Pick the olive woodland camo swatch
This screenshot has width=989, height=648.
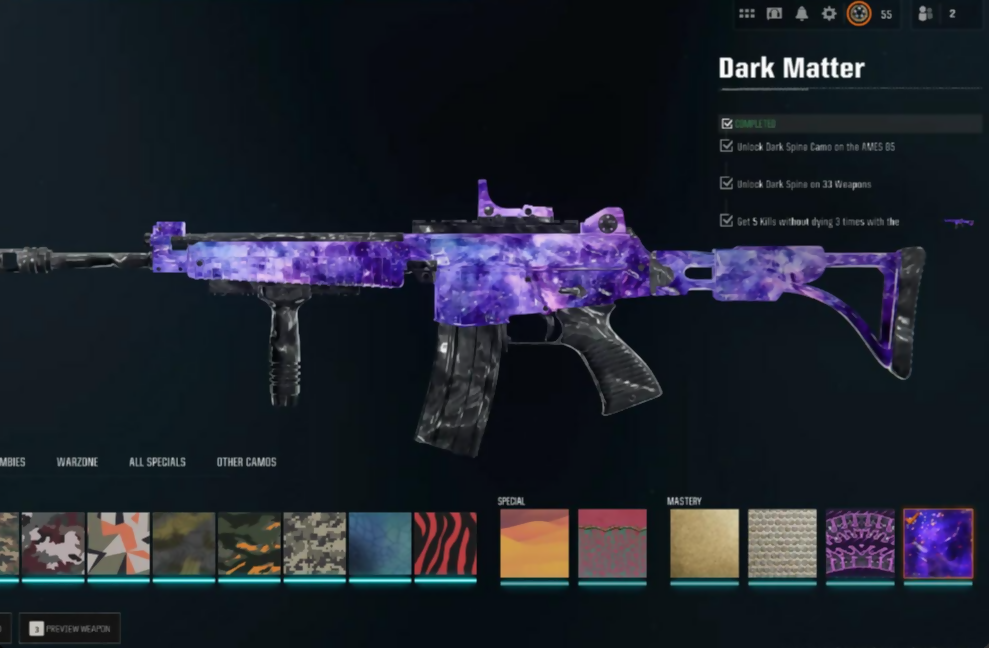[184, 544]
